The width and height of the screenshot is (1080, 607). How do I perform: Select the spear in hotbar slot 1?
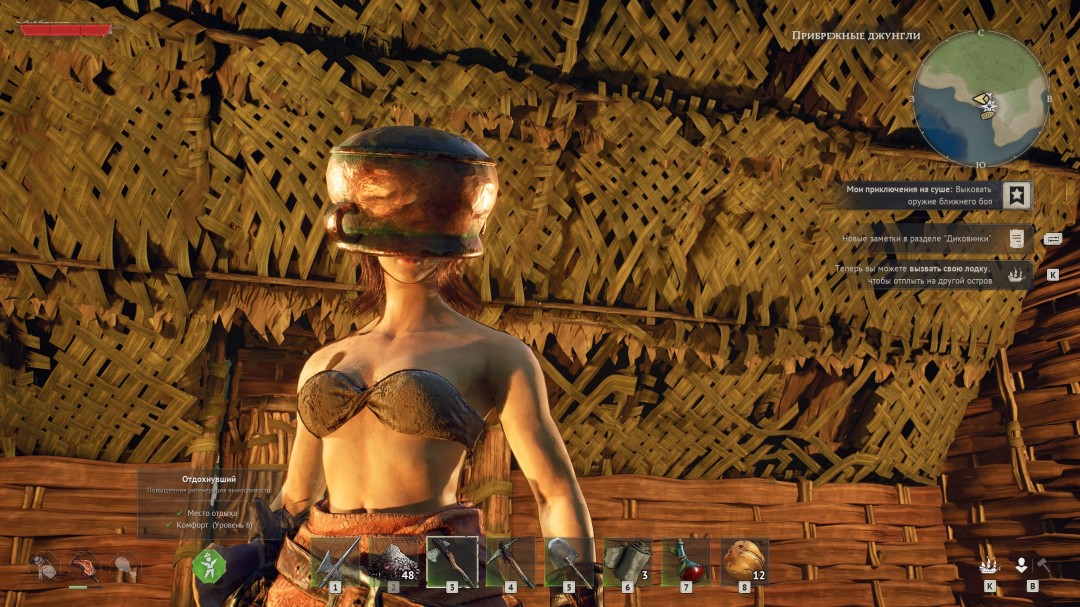(336, 562)
